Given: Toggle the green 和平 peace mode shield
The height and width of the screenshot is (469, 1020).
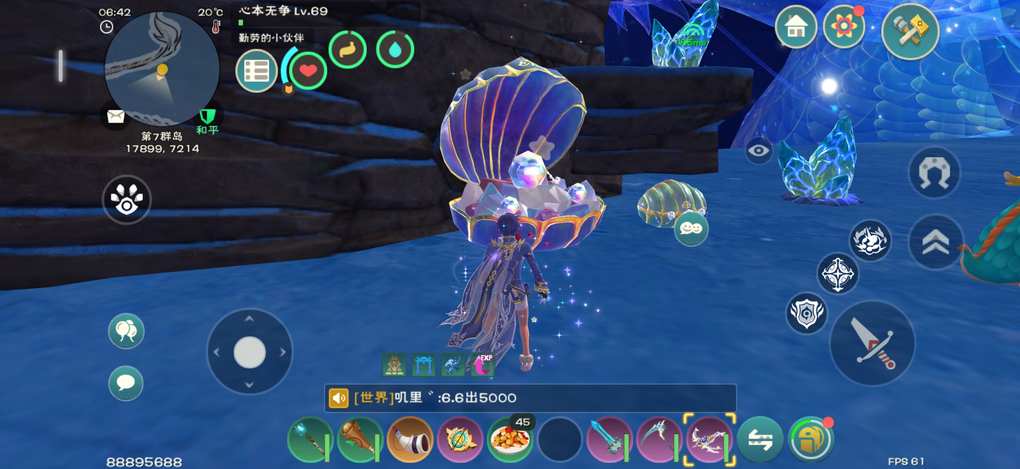Looking at the screenshot, I should (208, 117).
